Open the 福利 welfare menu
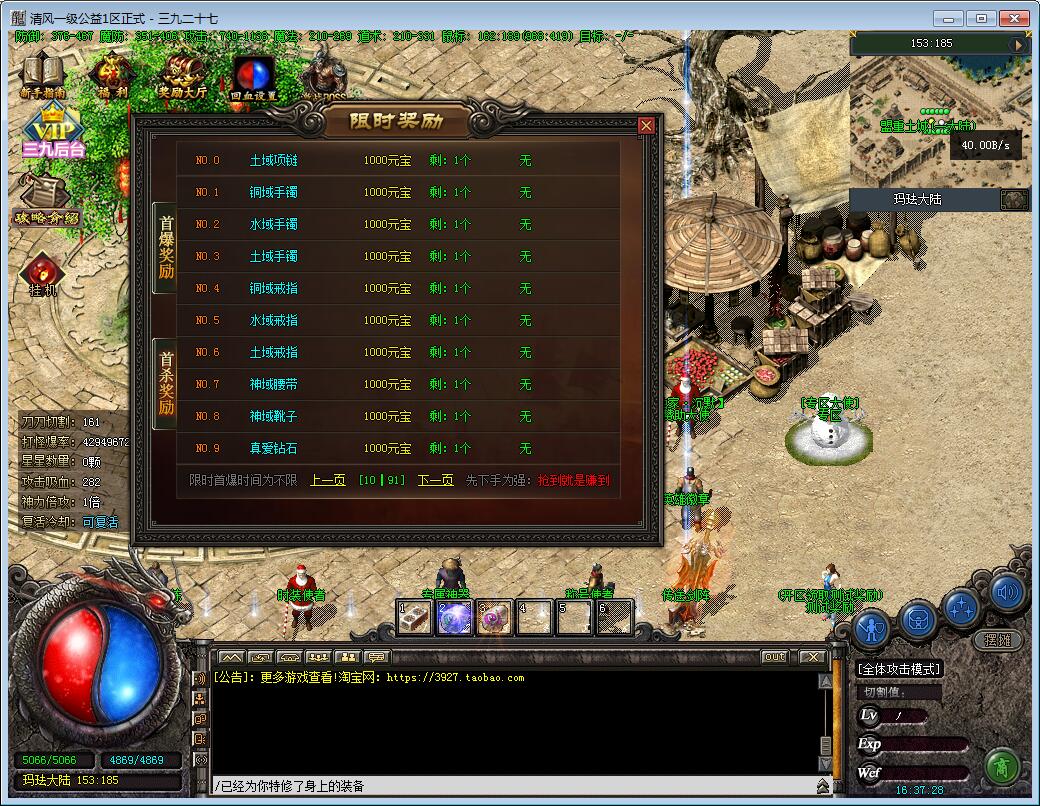 (x=112, y=75)
